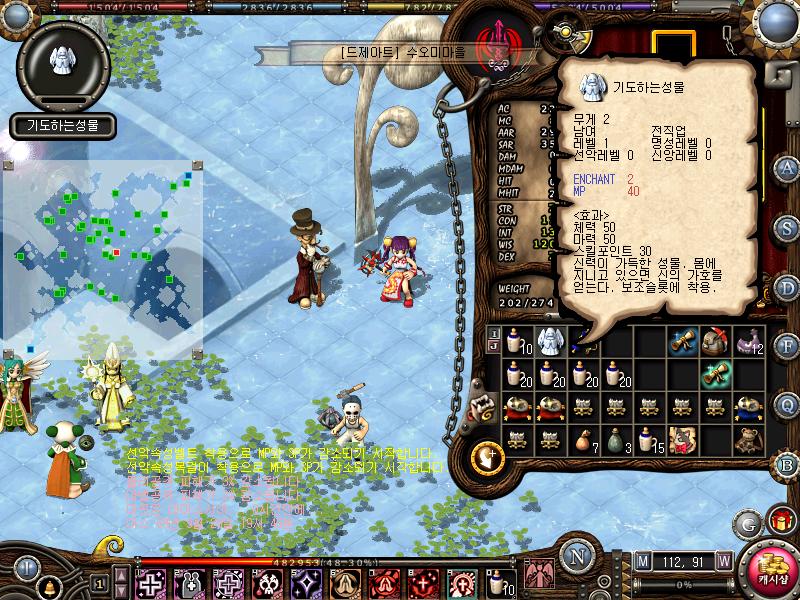The image size is (800, 600).
Task: Select the teddy bear item slot
Action: click(750, 439)
